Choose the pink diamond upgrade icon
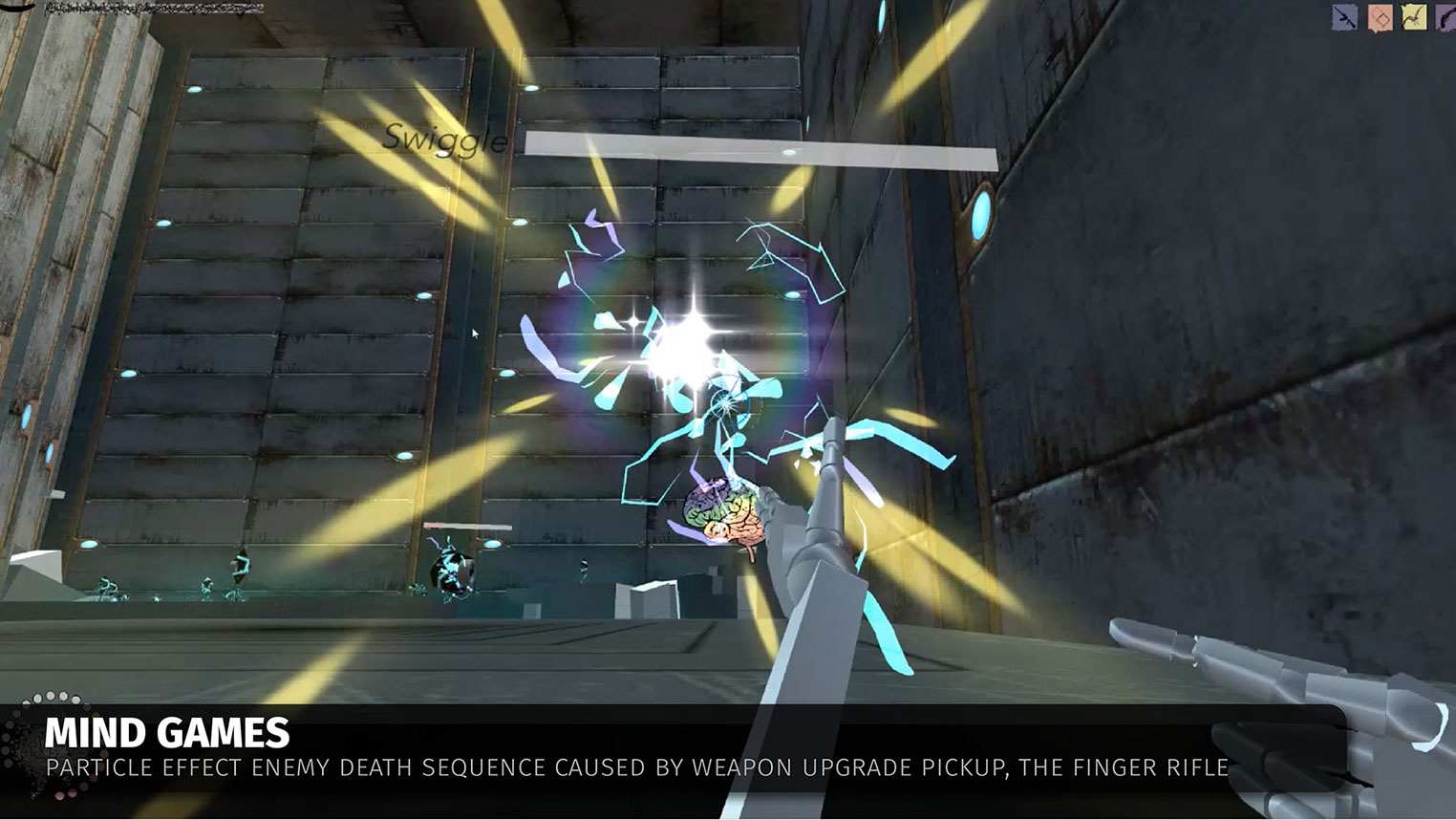 [x=1380, y=17]
